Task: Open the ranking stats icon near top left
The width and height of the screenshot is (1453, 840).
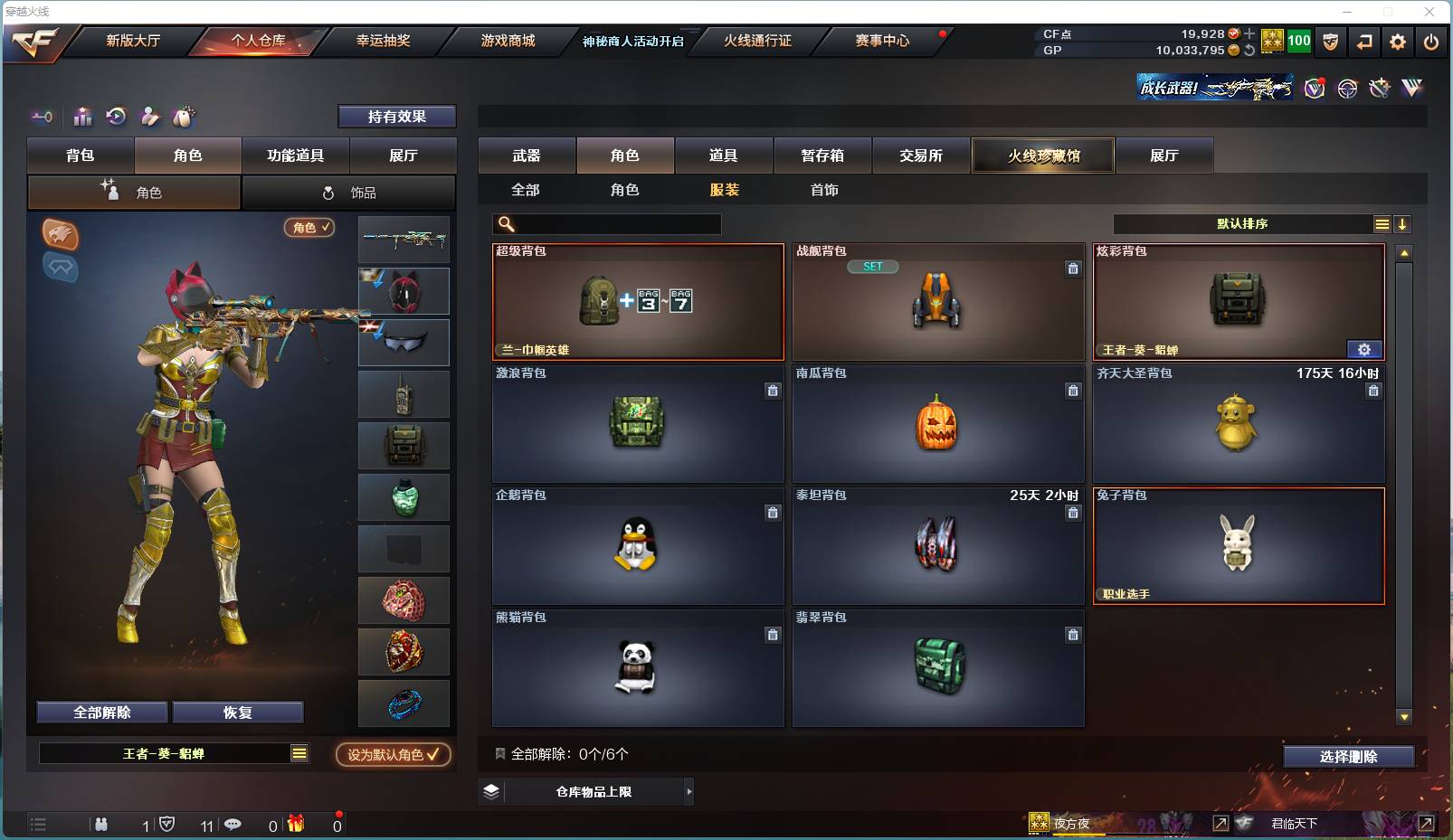Action: pyautogui.click(x=82, y=117)
